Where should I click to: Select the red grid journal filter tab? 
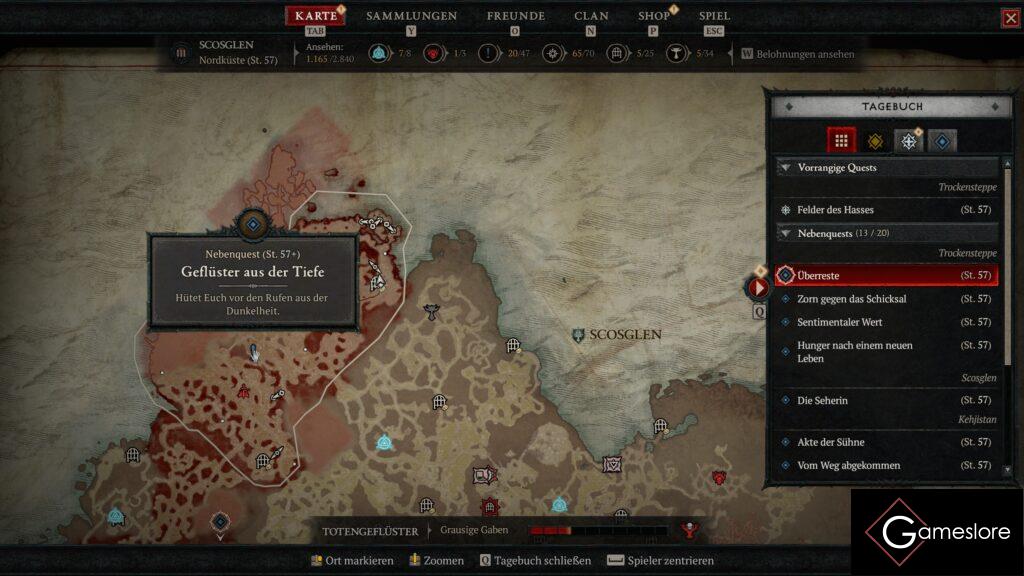click(841, 141)
